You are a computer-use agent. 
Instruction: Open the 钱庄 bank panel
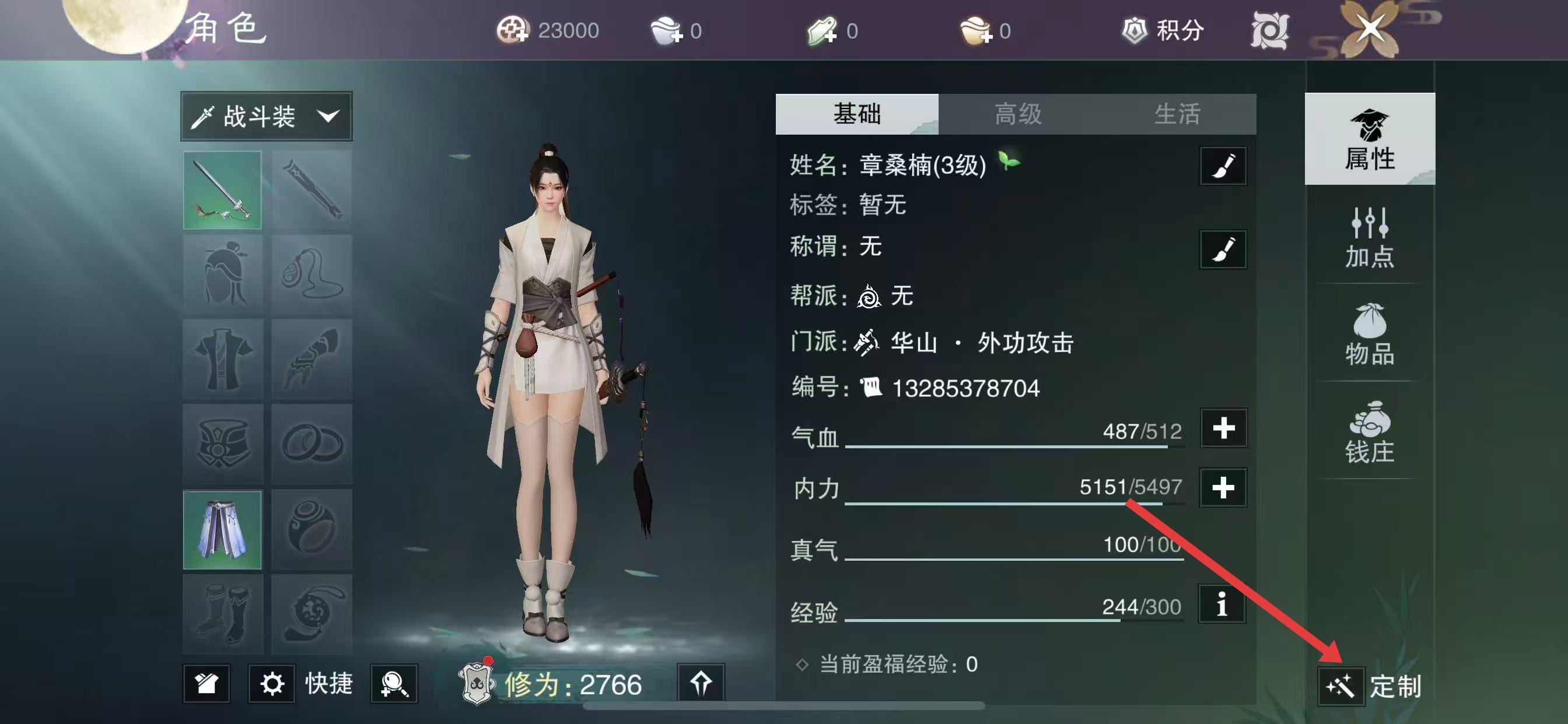point(1370,433)
